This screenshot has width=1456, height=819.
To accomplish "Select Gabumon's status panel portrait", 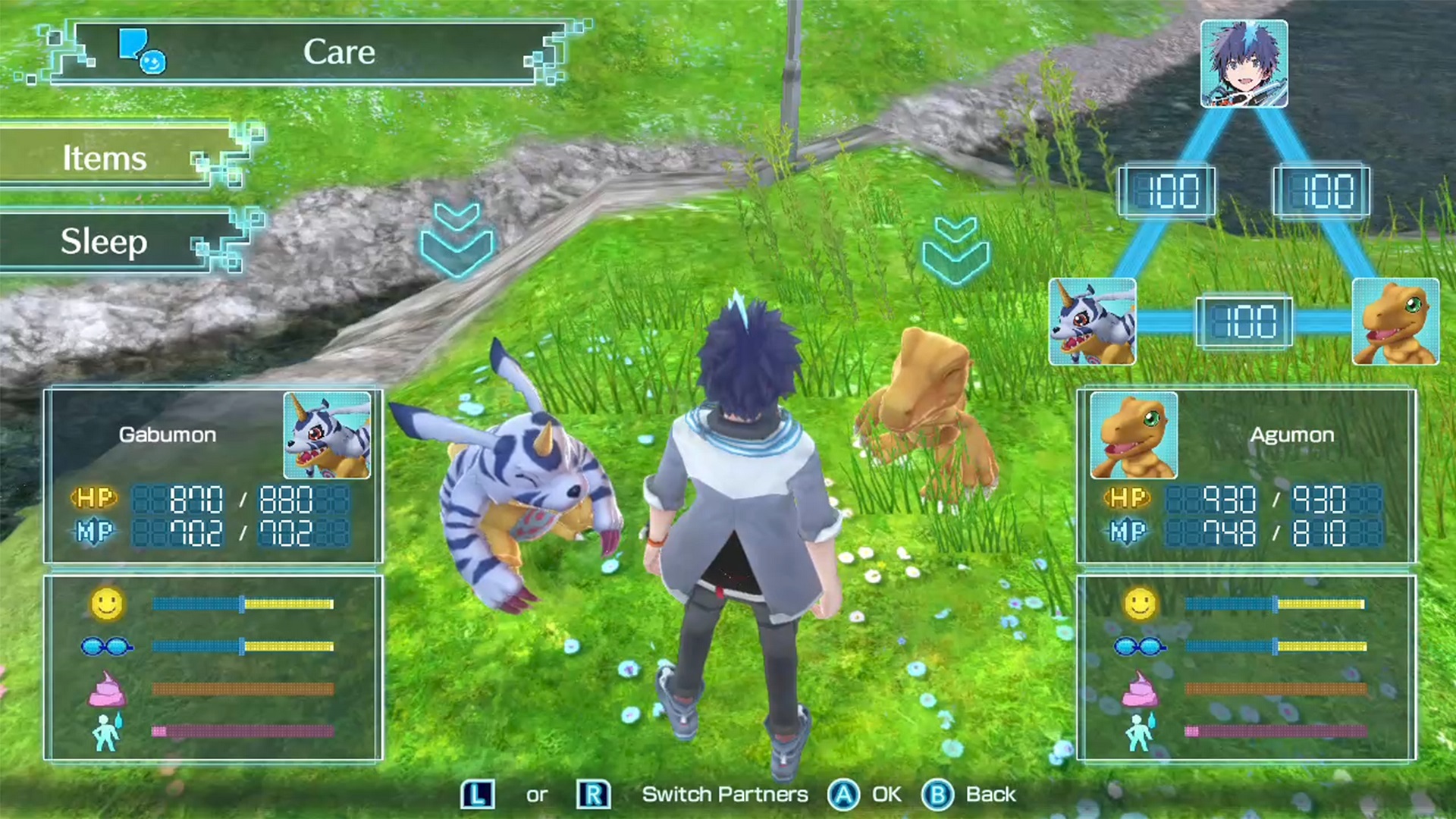I will point(327,435).
